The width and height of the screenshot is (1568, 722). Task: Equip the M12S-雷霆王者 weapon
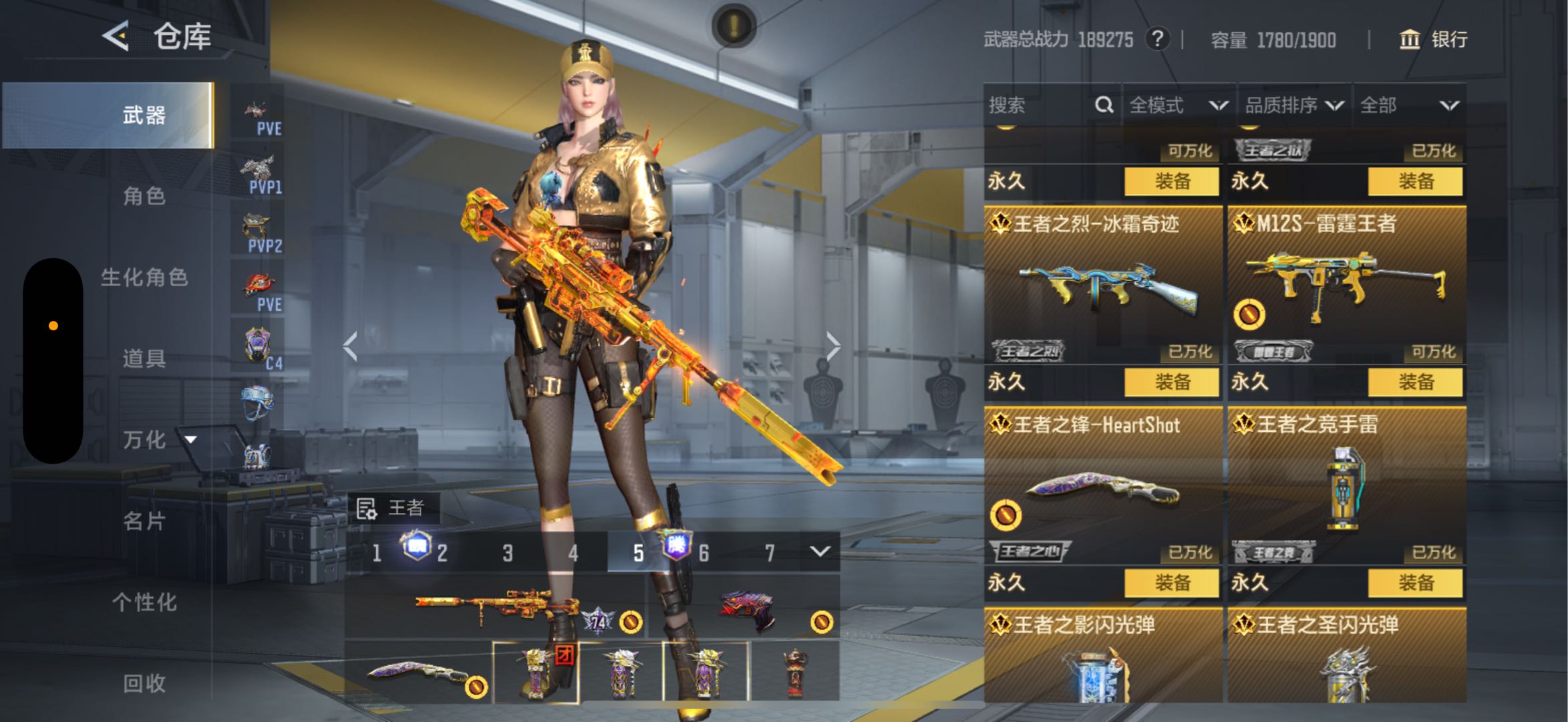(x=1415, y=382)
